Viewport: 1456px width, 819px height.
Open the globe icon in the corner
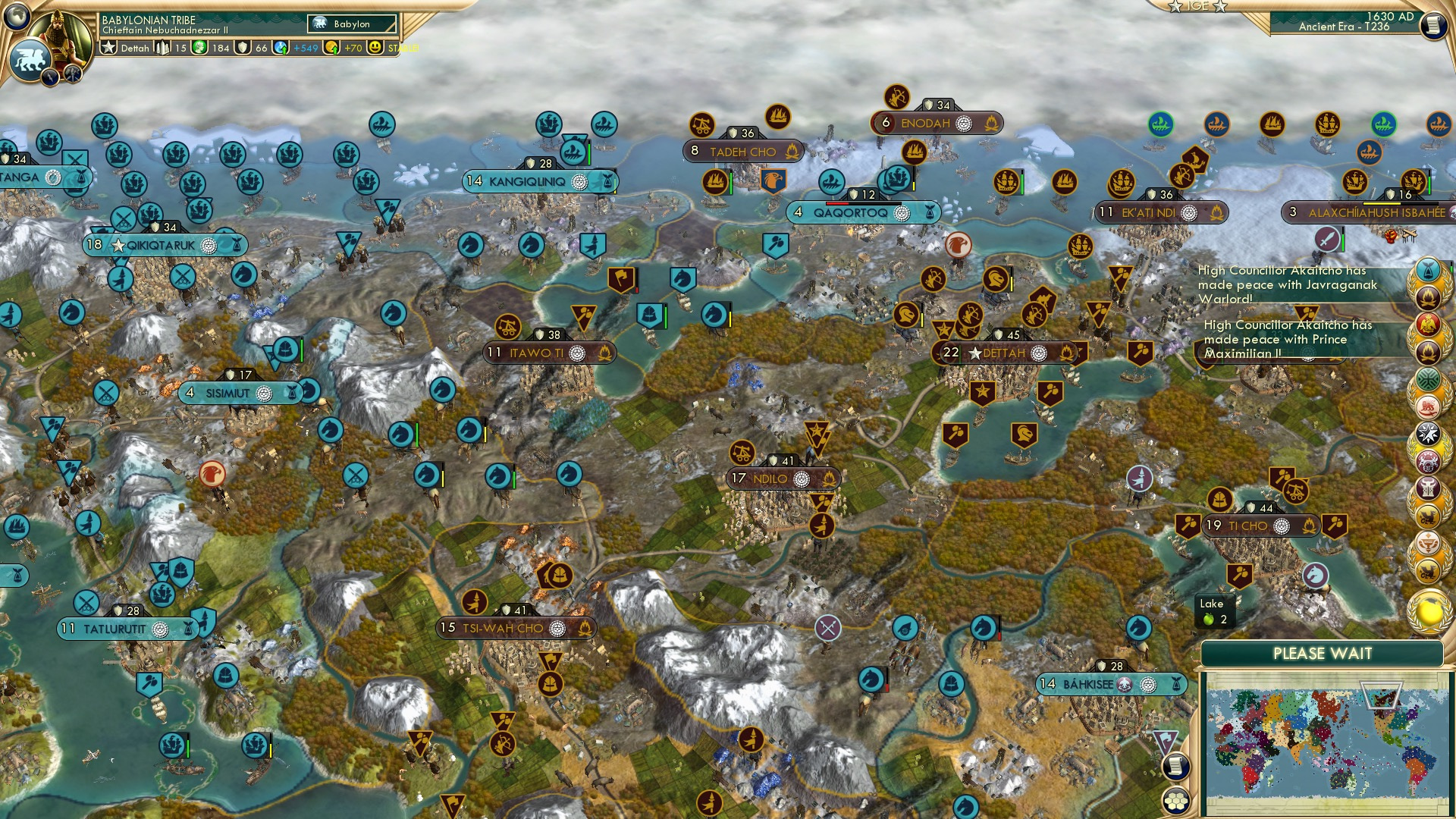[17, 14]
